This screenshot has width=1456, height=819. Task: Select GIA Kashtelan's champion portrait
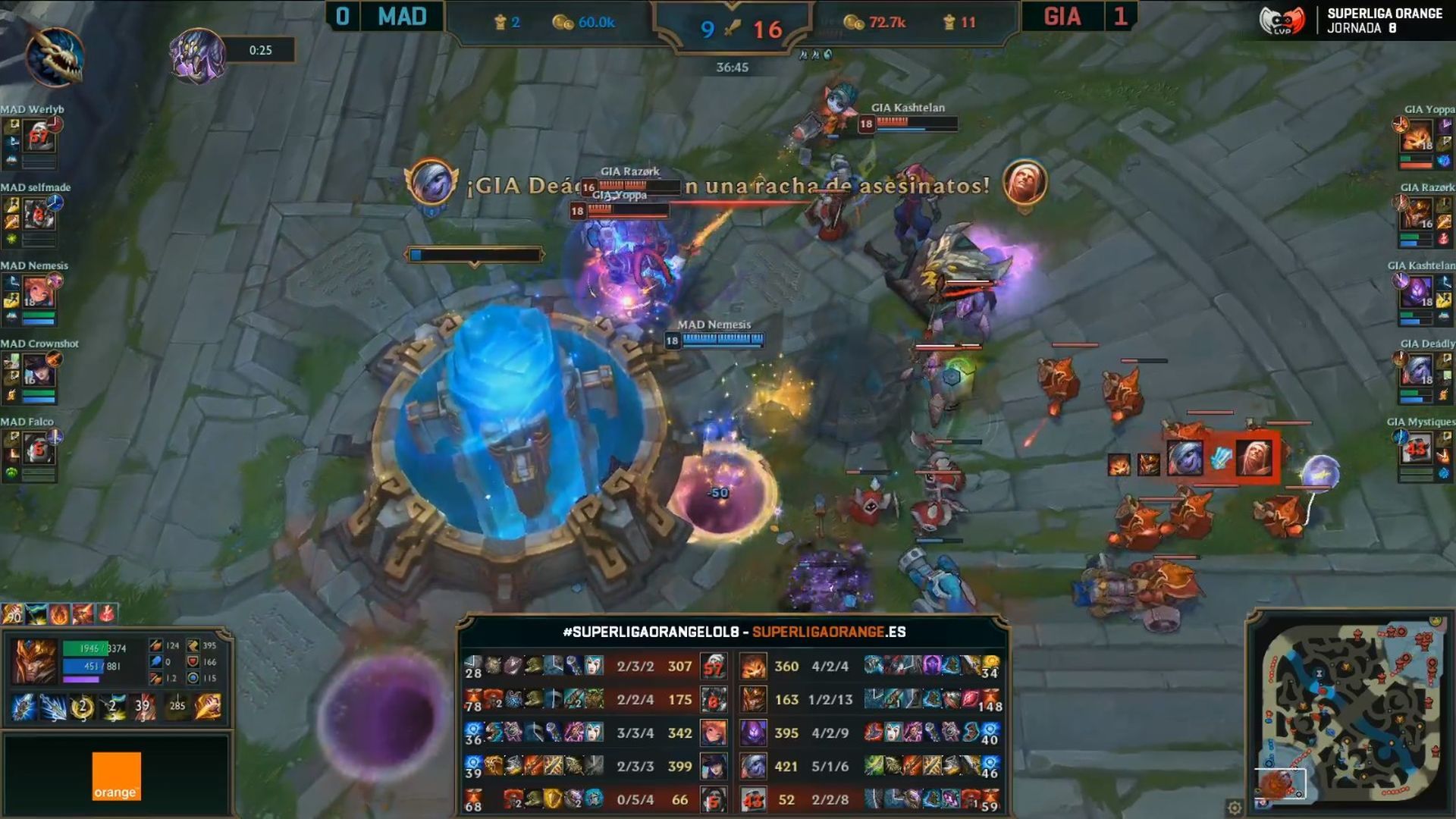click(x=1416, y=292)
